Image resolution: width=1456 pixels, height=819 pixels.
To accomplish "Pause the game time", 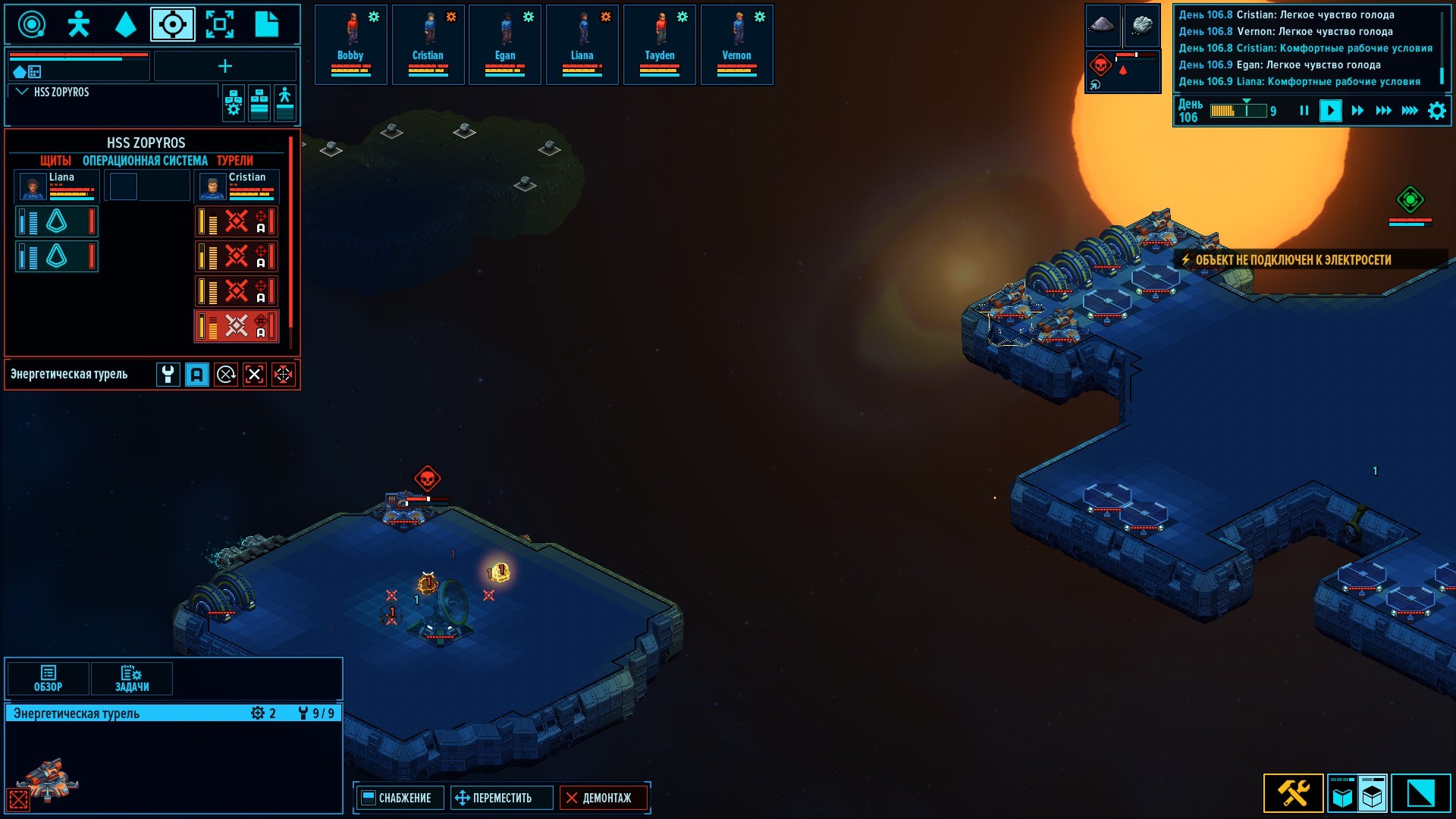I will pyautogui.click(x=1304, y=111).
